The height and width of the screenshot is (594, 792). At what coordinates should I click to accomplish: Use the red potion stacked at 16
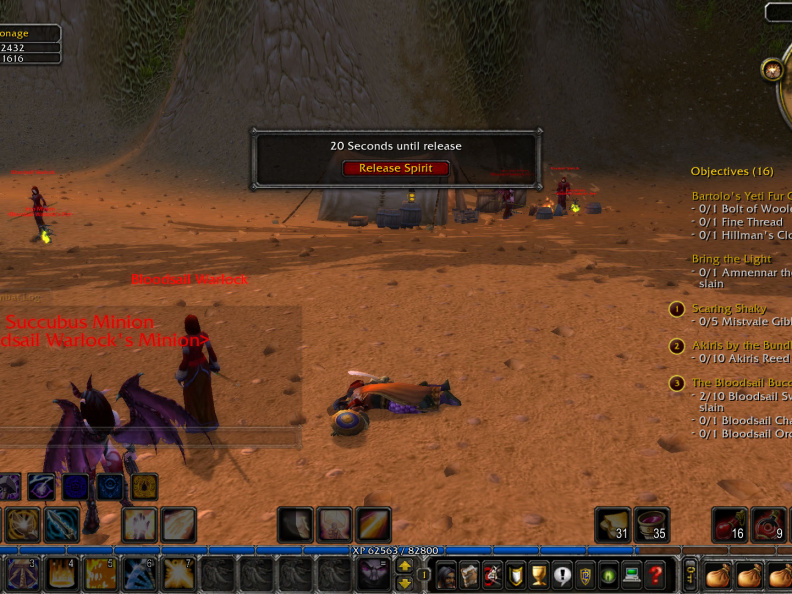tap(729, 524)
